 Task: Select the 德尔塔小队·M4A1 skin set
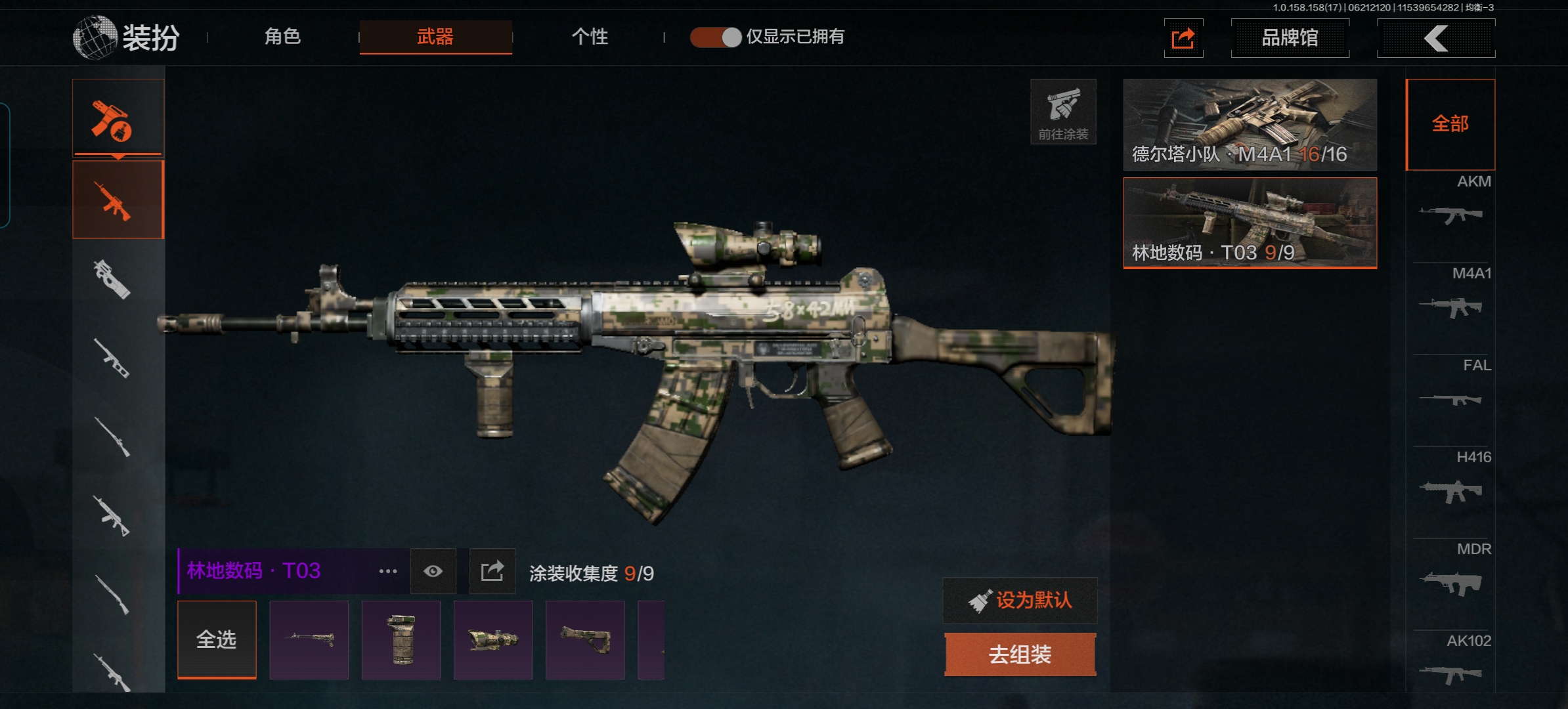click(1250, 124)
